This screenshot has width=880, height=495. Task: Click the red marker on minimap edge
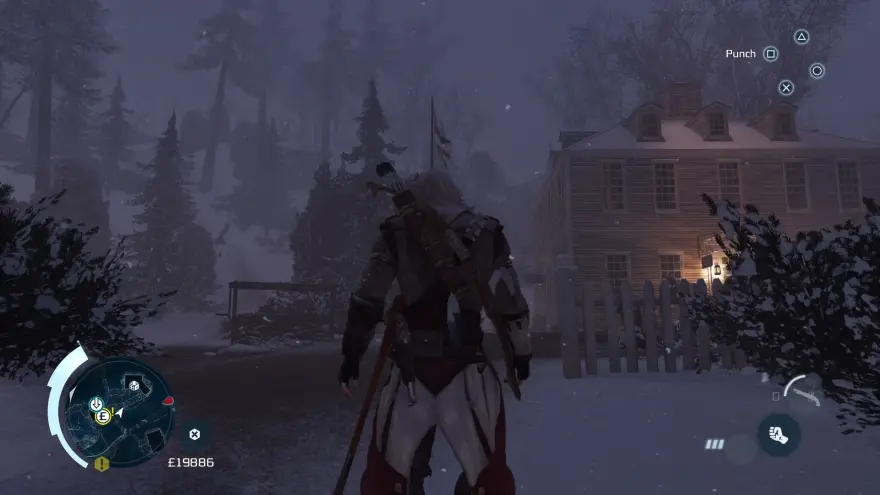coord(167,402)
